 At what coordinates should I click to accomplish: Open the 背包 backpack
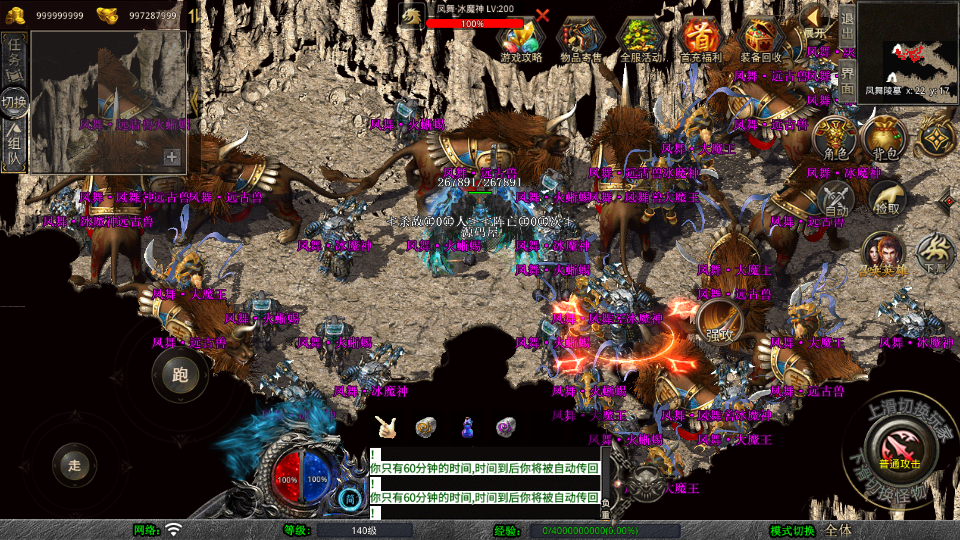pyautogui.click(x=885, y=138)
